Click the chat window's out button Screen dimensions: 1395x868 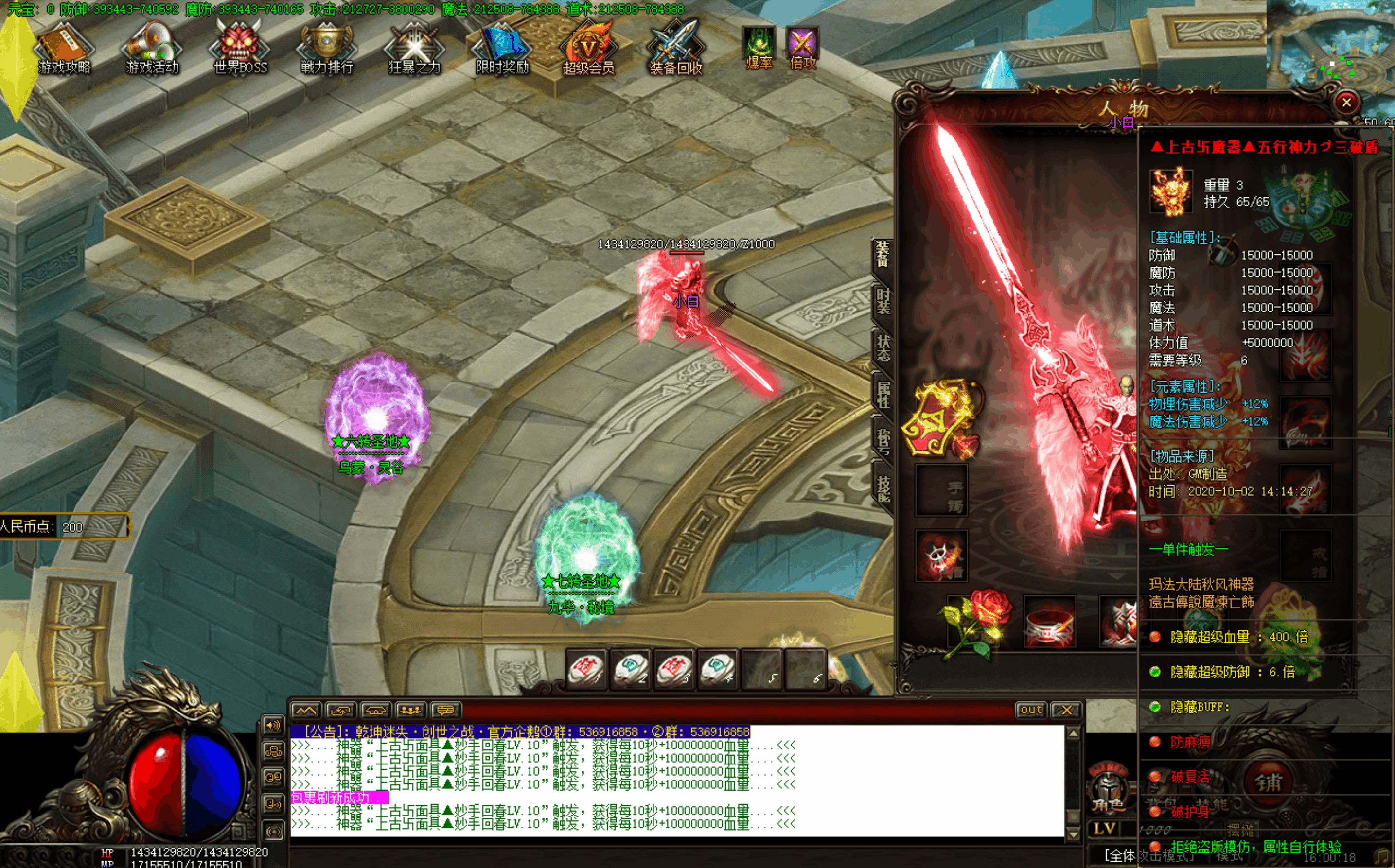(1031, 710)
